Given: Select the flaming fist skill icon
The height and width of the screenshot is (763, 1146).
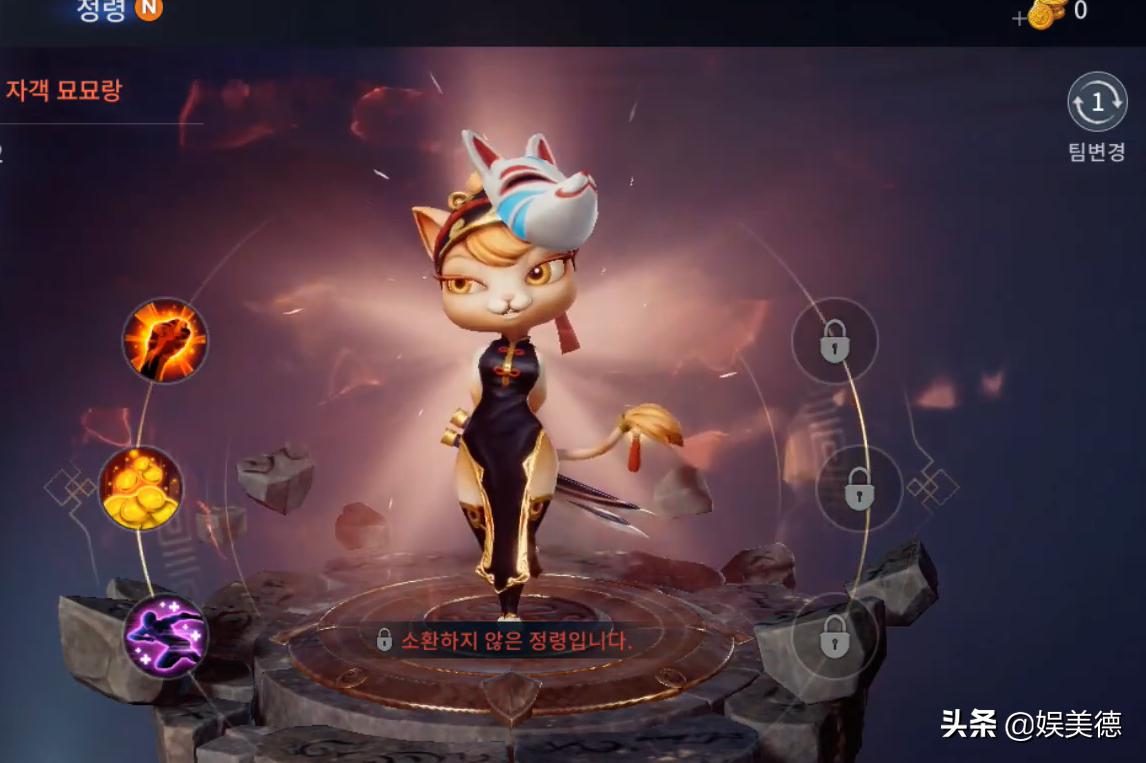Looking at the screenshot, I should [x=165, y=340].
